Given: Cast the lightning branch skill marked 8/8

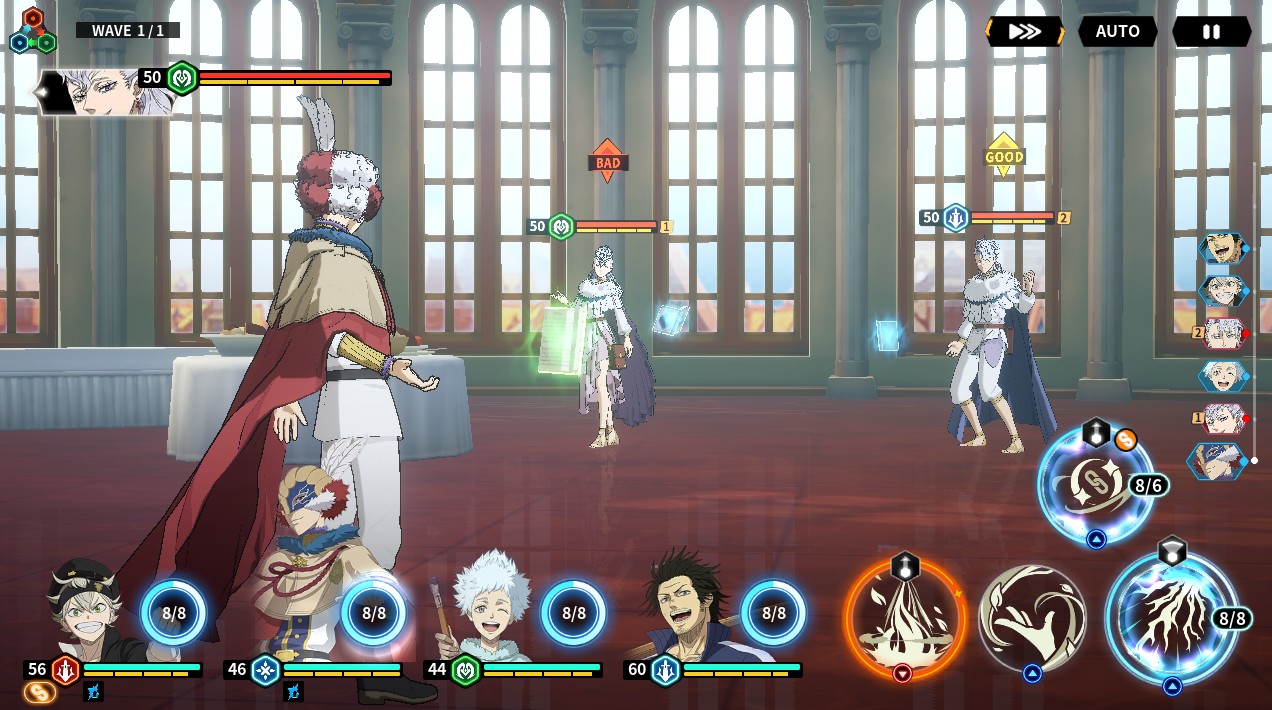Looking at the screenshot, I should tap(1170, 617).
